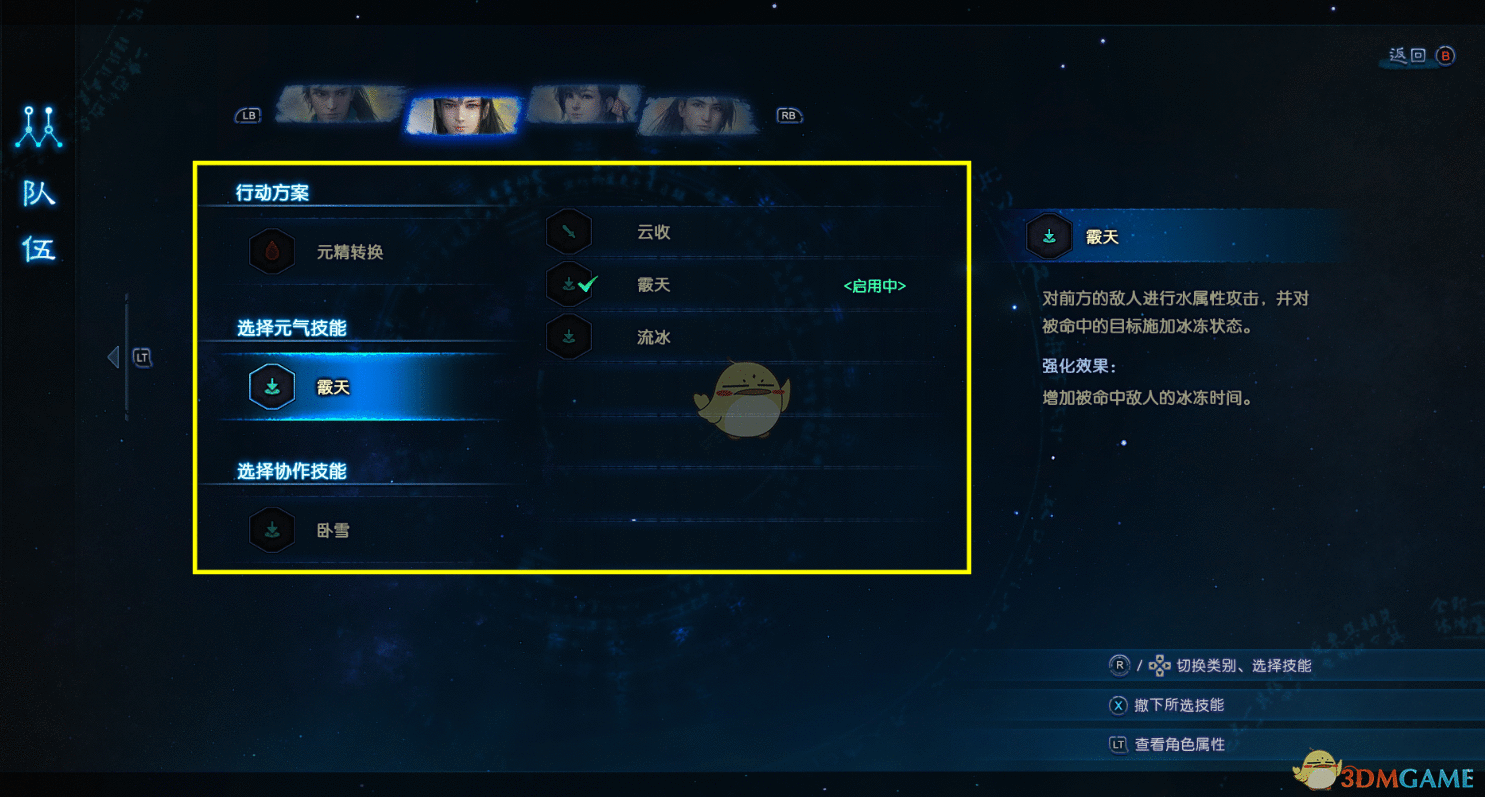Click the 霰天 icon in the description panel
This screenshot has width=1485, height=797.
[1049, 237]
